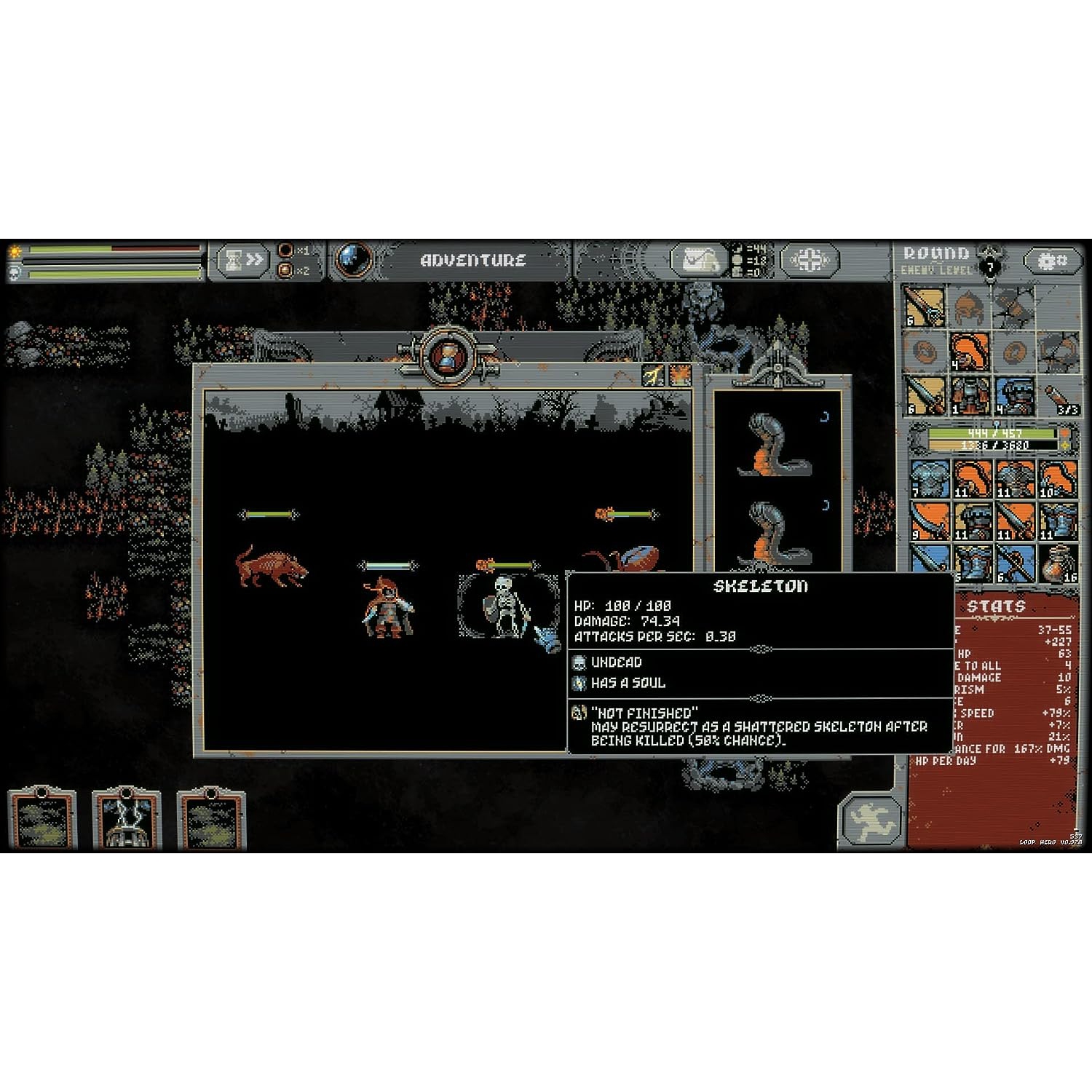Click the pin marker above the health bar

pos(996,423)
